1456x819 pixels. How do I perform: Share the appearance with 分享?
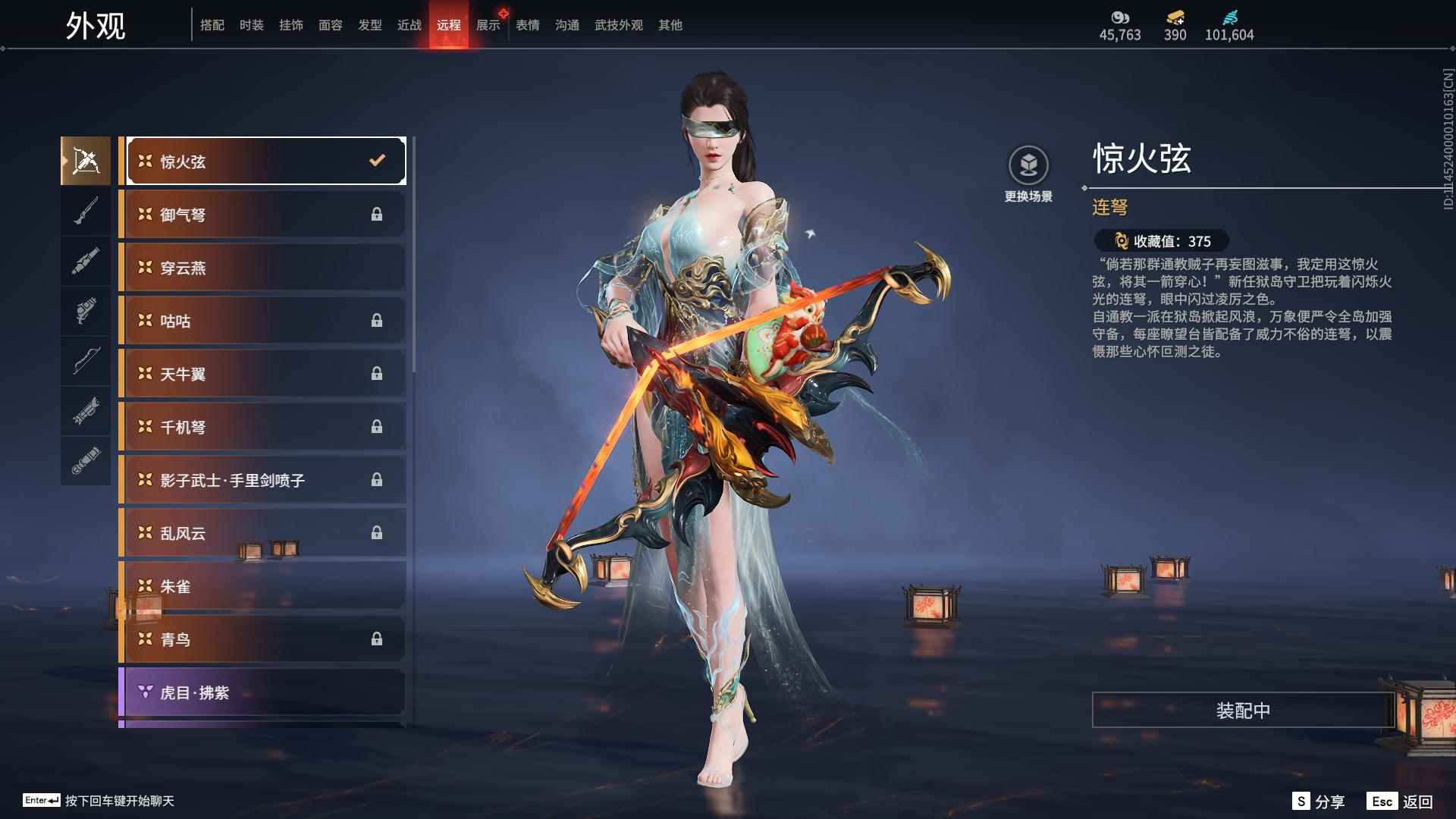[1319, 802]
